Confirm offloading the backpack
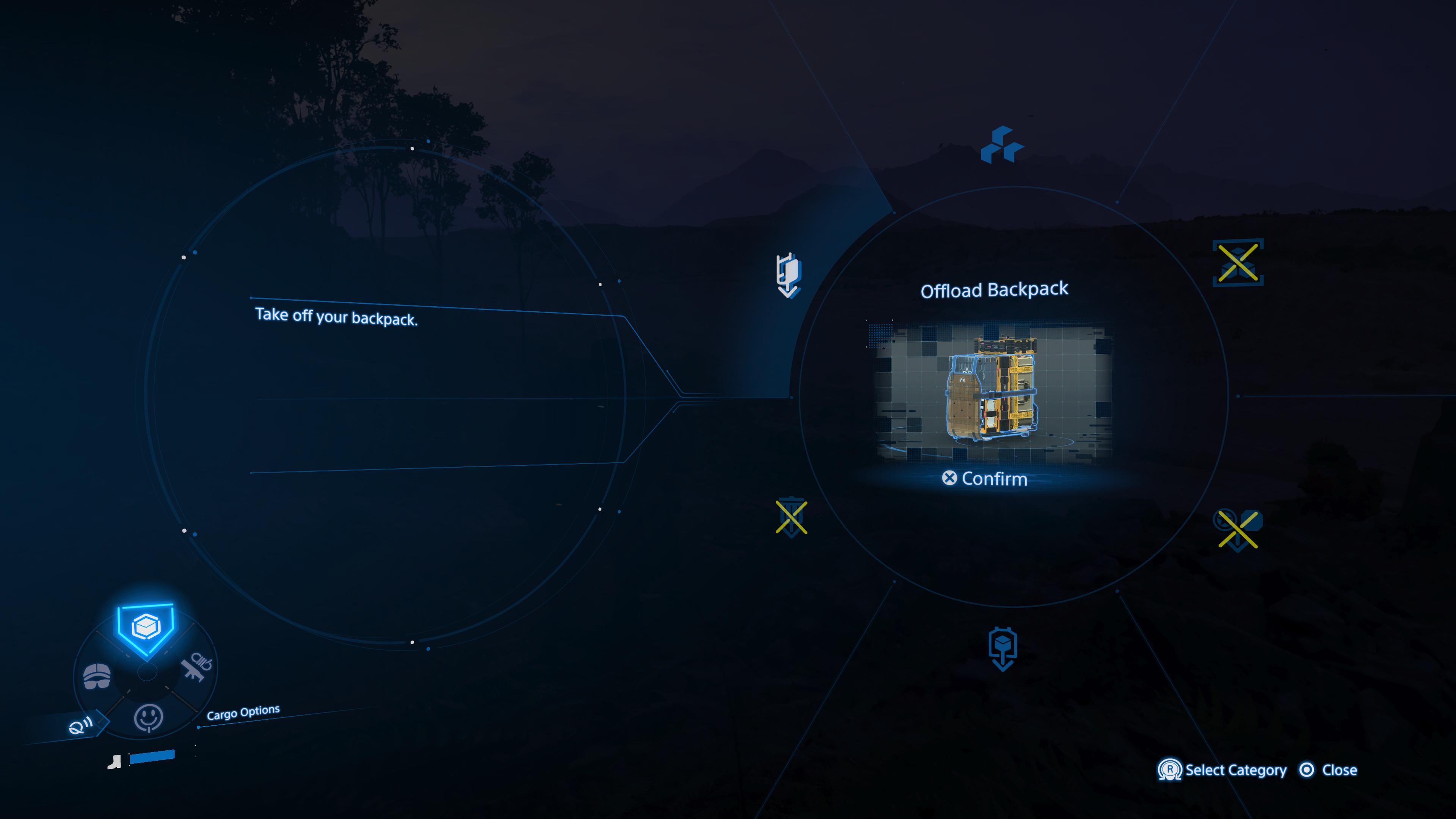Image resolution: width=1456 pixels, height=819 pixels. coord(985,479)
